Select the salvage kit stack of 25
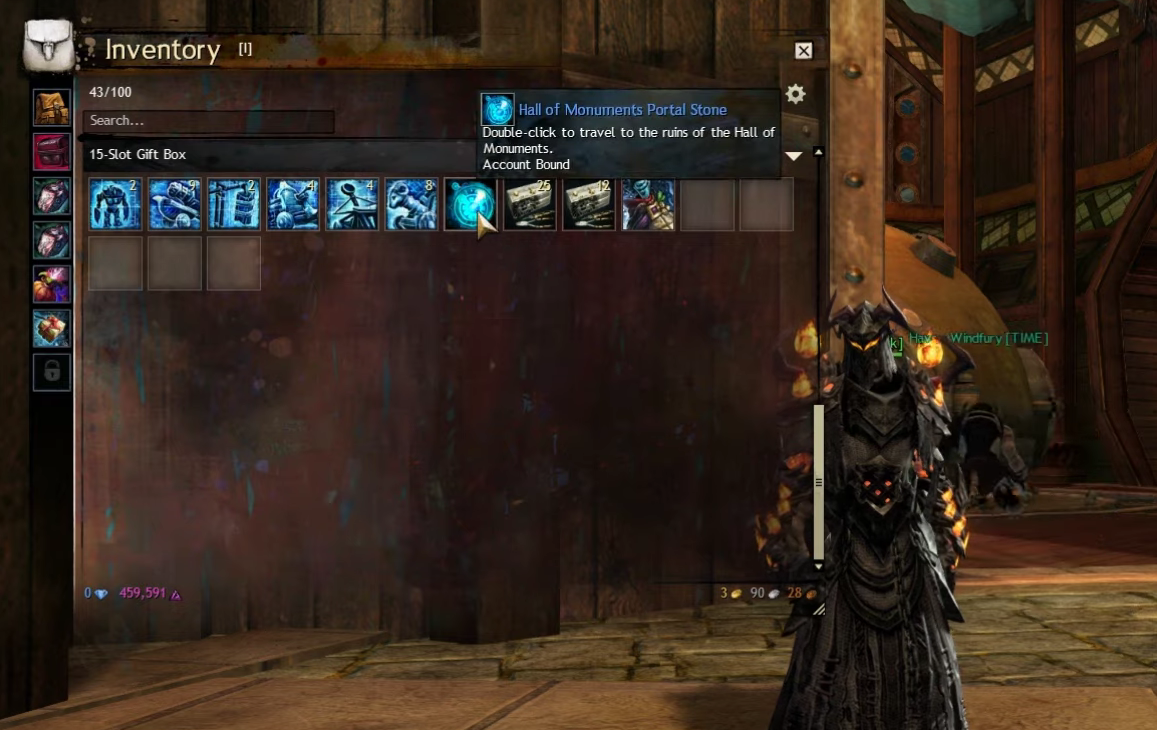Screen dimensions: 1157x730 coord(530,204)
